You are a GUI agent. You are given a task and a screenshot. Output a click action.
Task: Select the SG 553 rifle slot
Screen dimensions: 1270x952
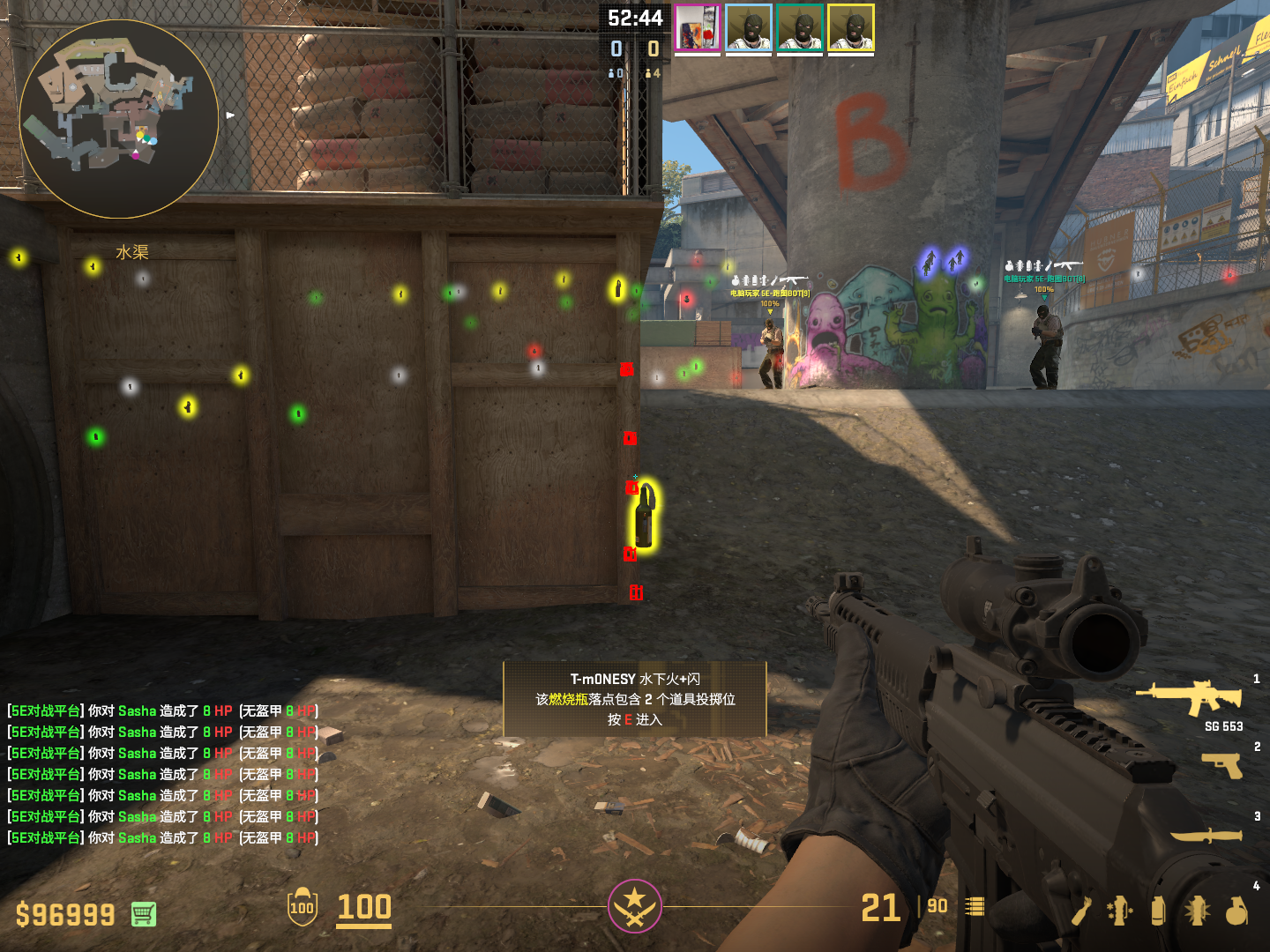[1191, 699]
